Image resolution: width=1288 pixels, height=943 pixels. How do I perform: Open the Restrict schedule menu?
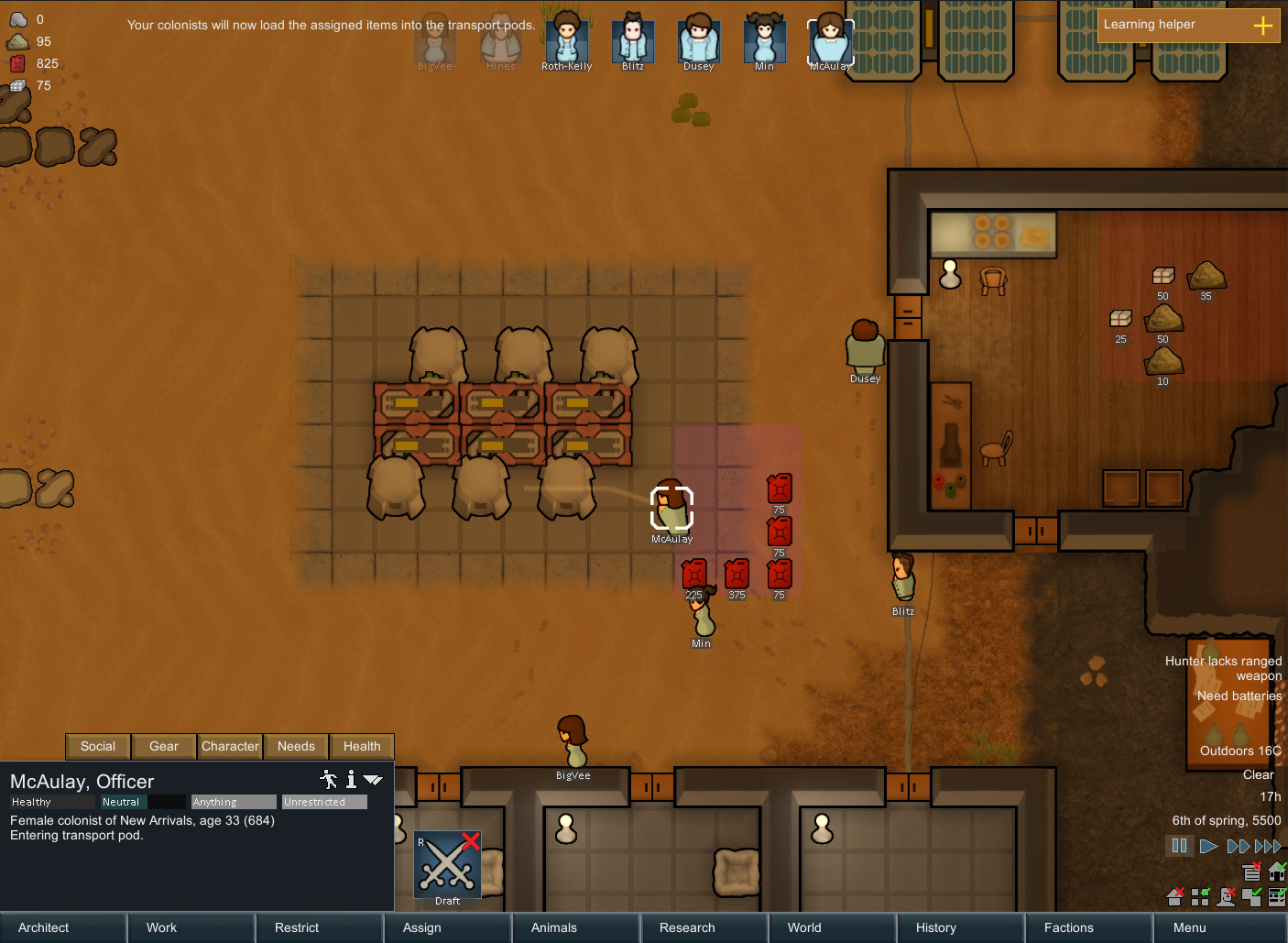pyautogui.click(x=319, y=927)
